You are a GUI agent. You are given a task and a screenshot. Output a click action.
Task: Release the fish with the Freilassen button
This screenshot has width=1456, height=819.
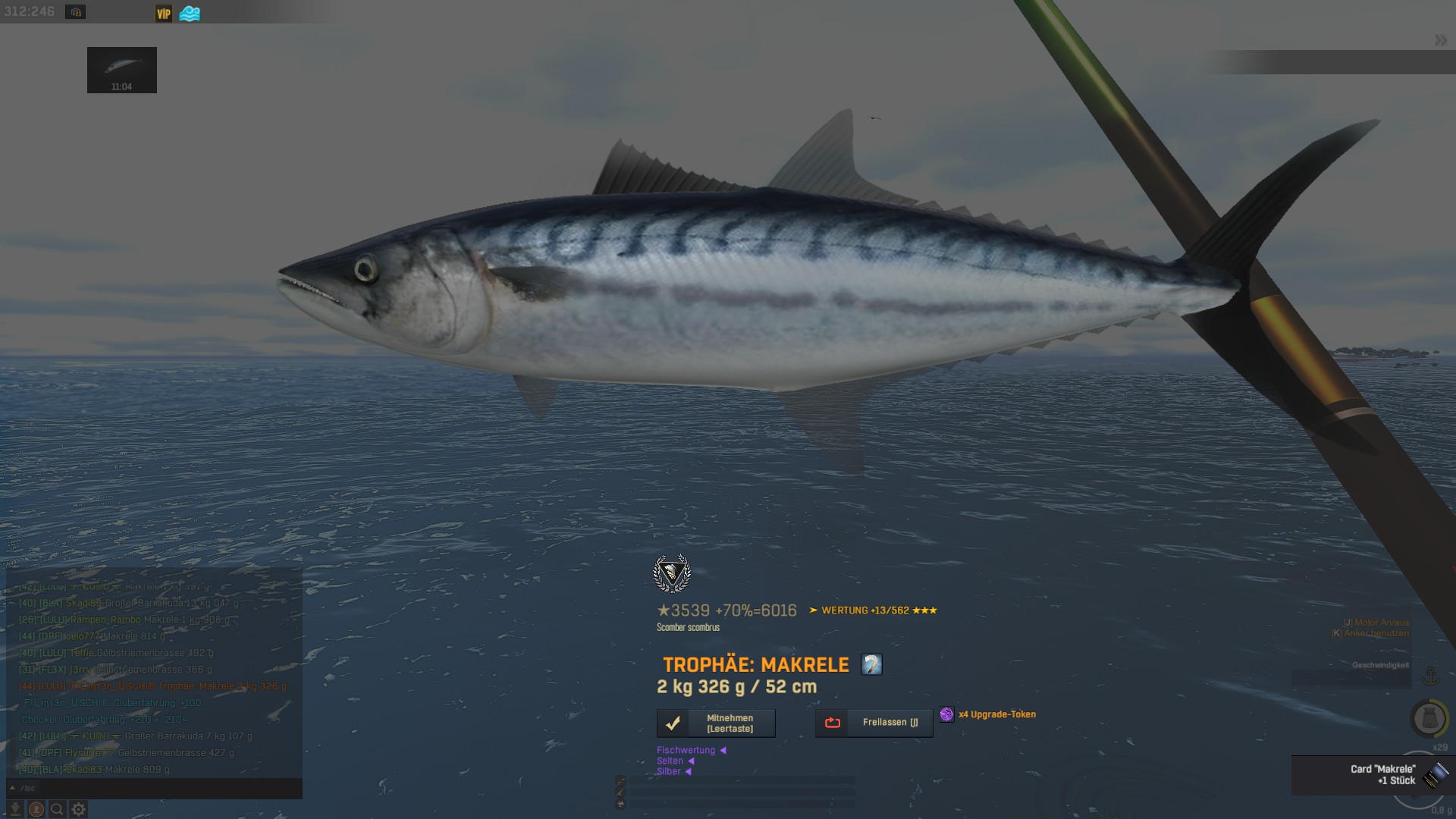point(874,723)
